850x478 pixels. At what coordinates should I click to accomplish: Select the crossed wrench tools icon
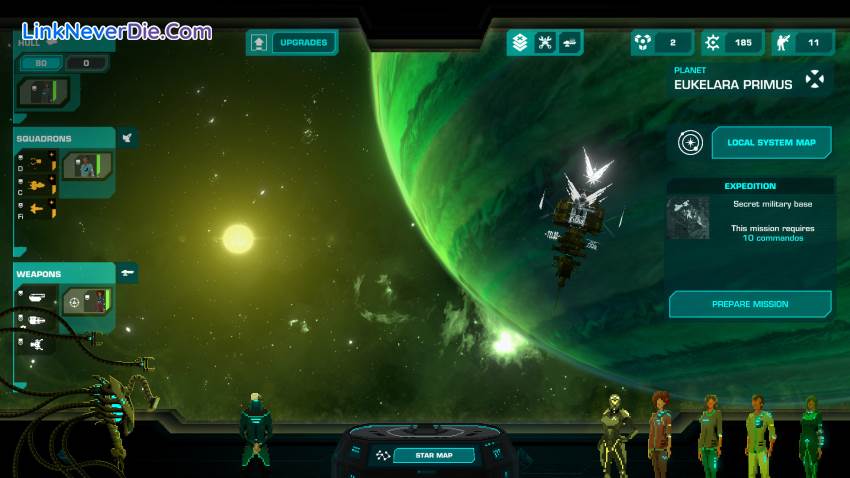(x=545, y=42)
